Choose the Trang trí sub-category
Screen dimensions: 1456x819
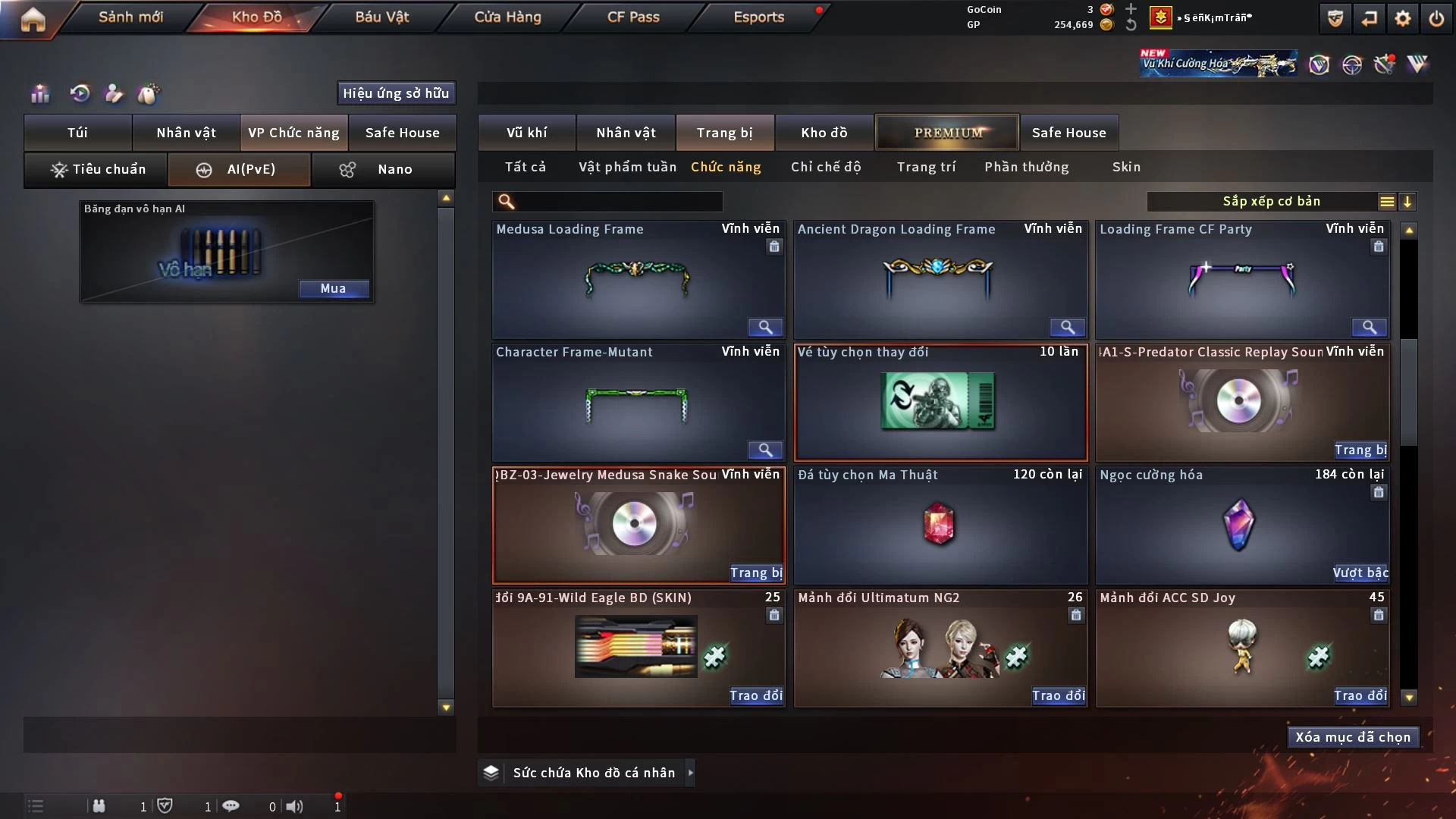click(x=926, y=167)
